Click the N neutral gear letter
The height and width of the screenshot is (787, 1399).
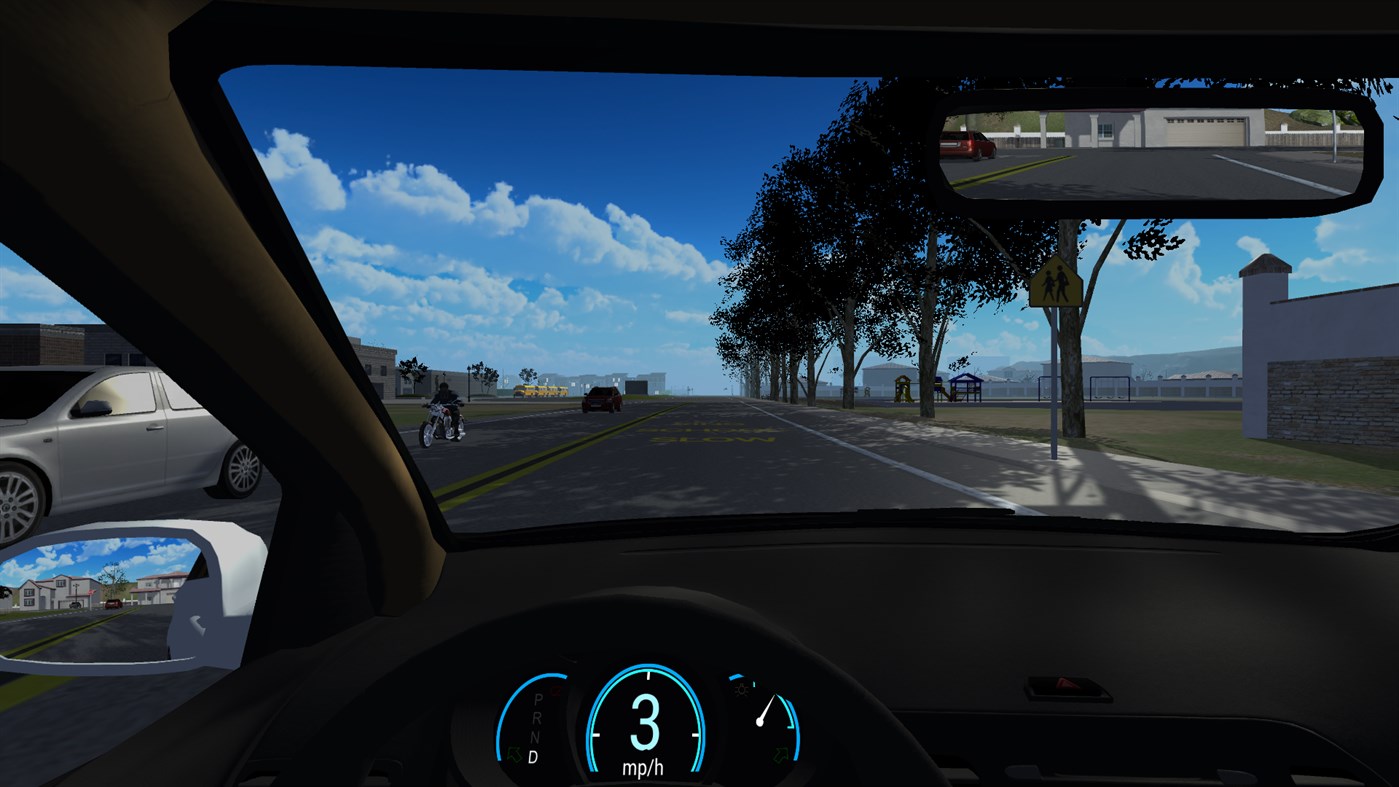535,736
